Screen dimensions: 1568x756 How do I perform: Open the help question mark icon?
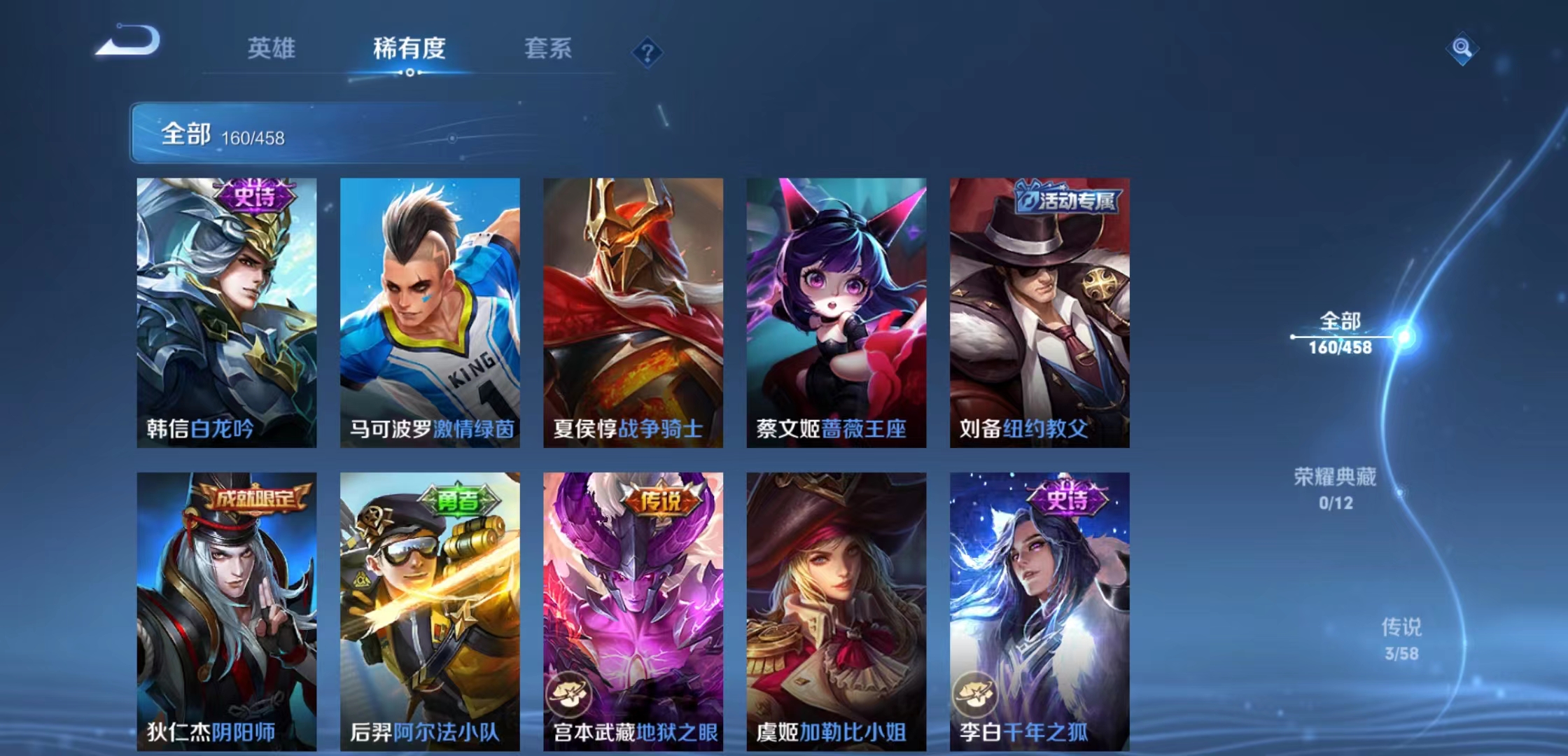(x=647, y=52)
